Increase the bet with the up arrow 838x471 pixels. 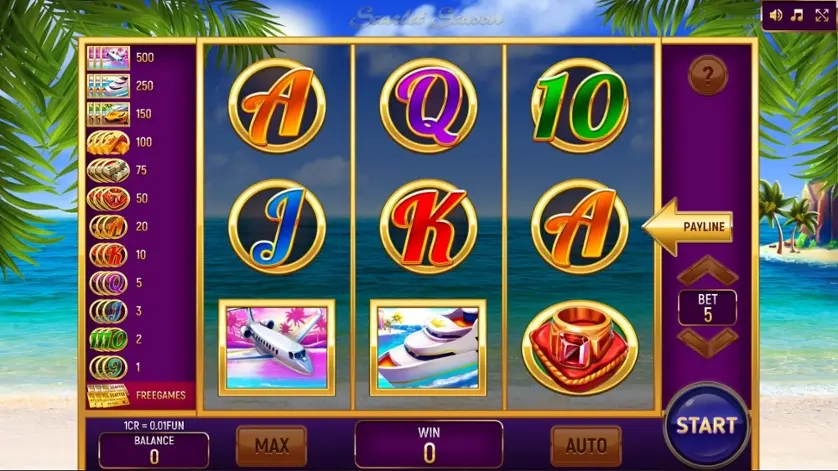pos(707,272)
